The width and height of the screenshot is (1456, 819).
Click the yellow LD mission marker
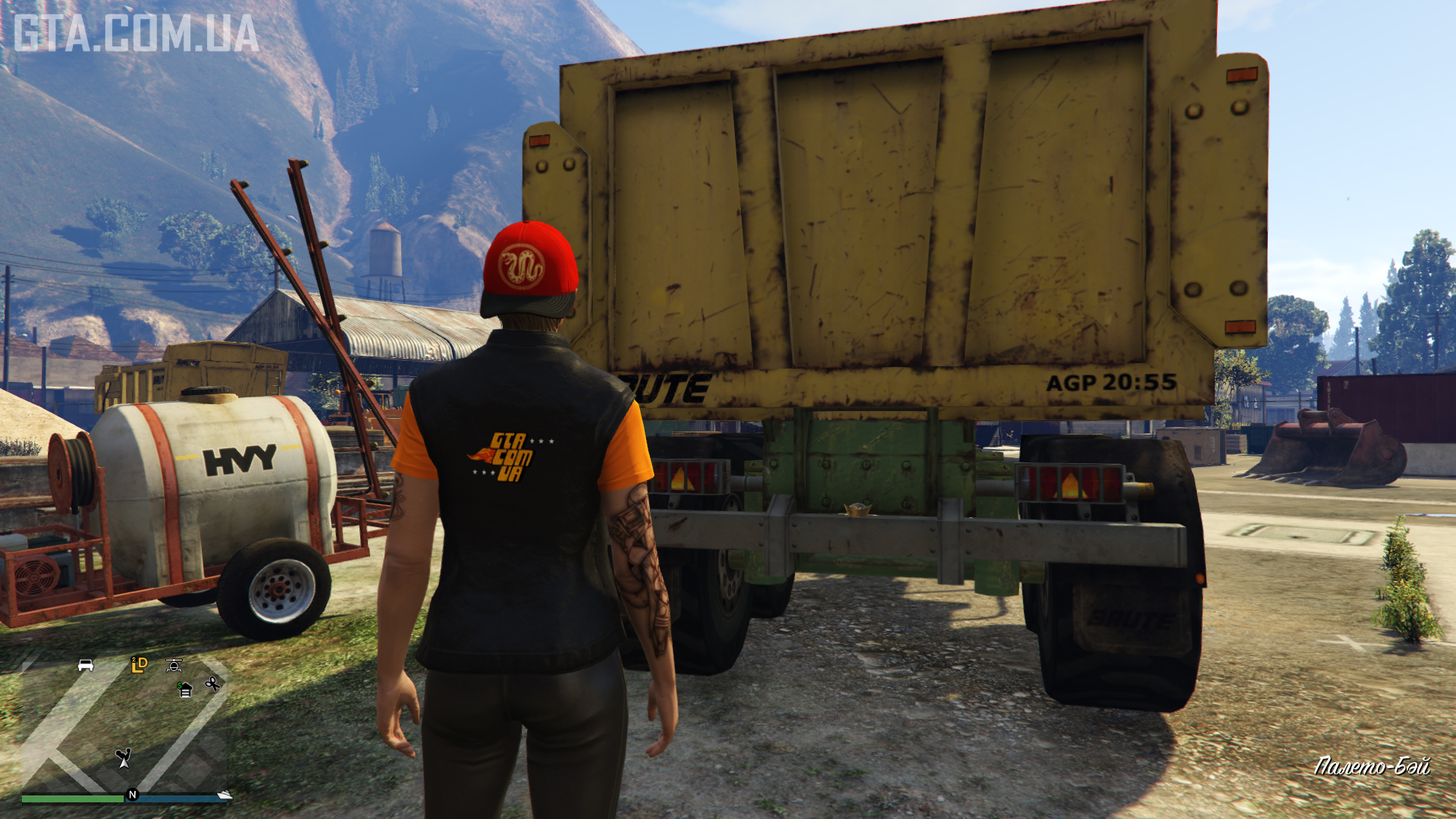(x=139, y=664)
